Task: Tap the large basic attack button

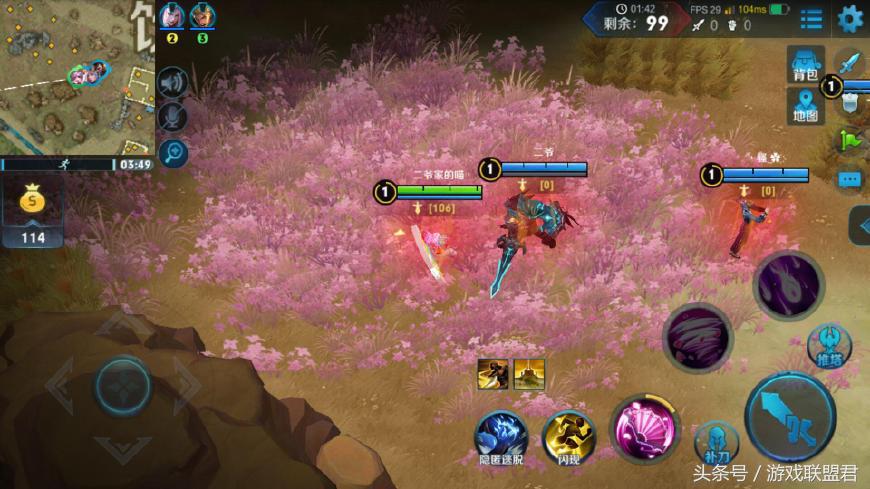Action: (x=790, y=417)
